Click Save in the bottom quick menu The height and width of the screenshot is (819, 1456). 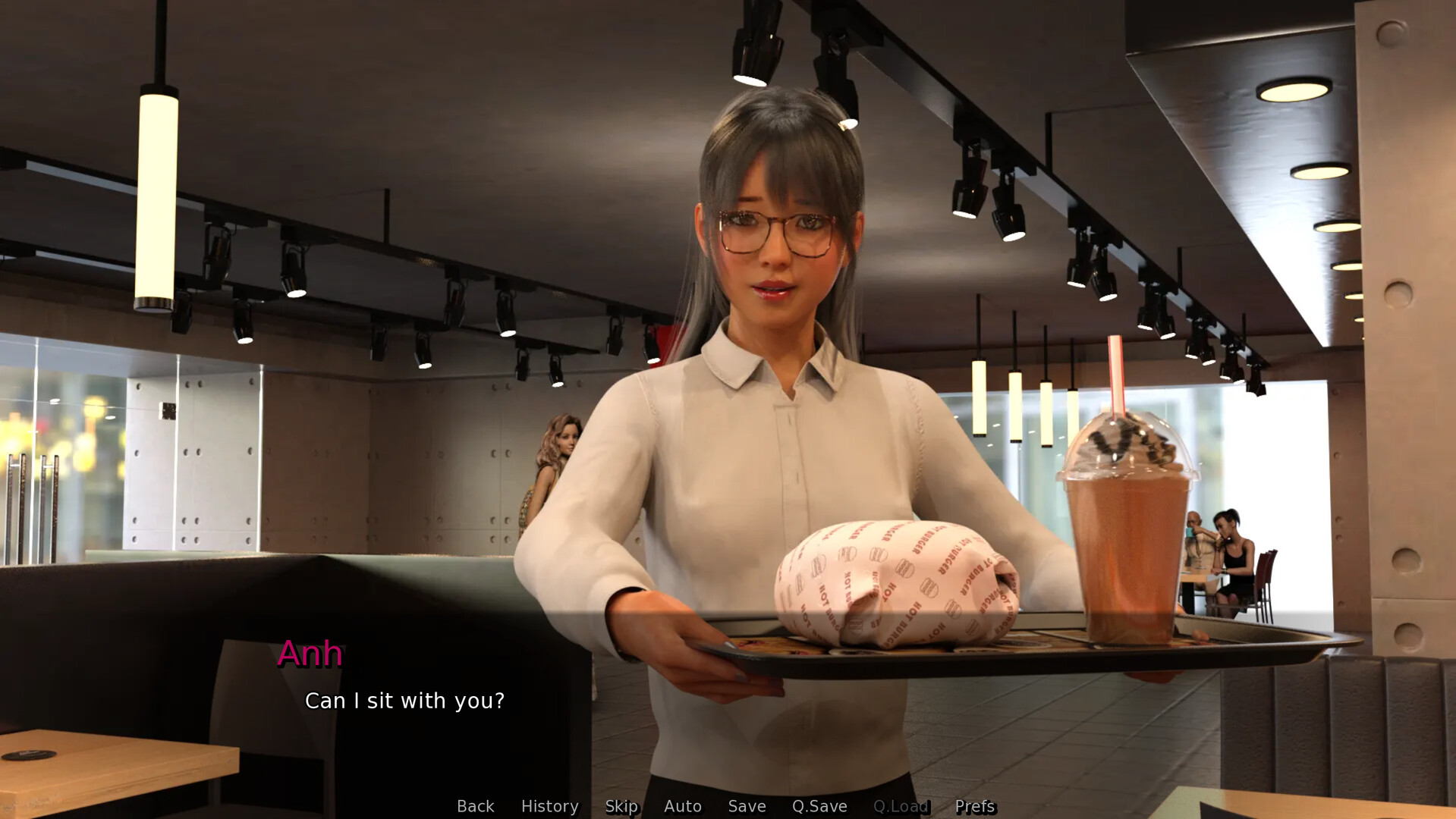click(x=746, y=806)
